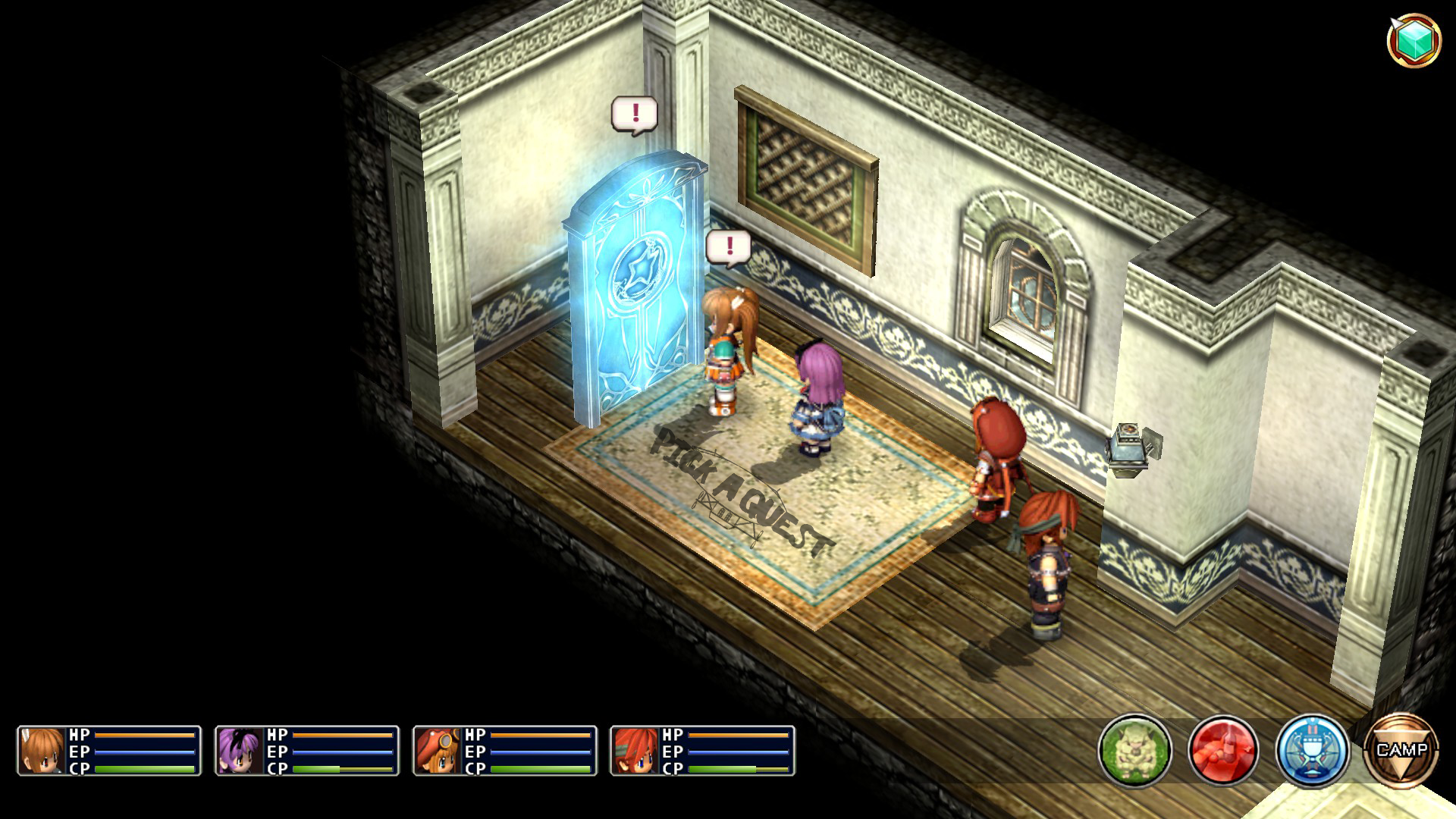Click the teal cube icon
Viewport: 1456px width, 819px height.
(x=1414, y=39)
